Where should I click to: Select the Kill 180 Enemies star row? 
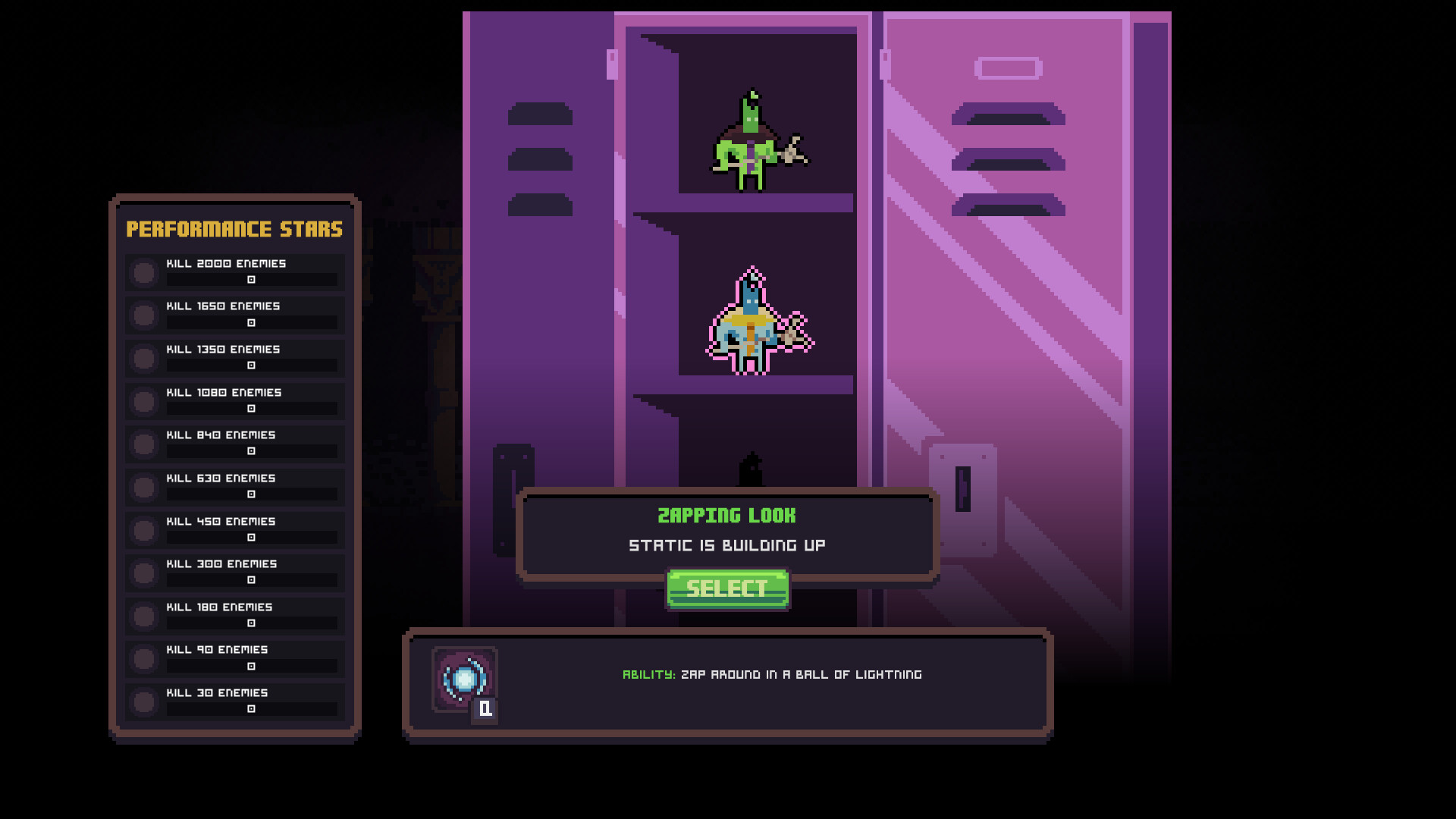[235, 616]
